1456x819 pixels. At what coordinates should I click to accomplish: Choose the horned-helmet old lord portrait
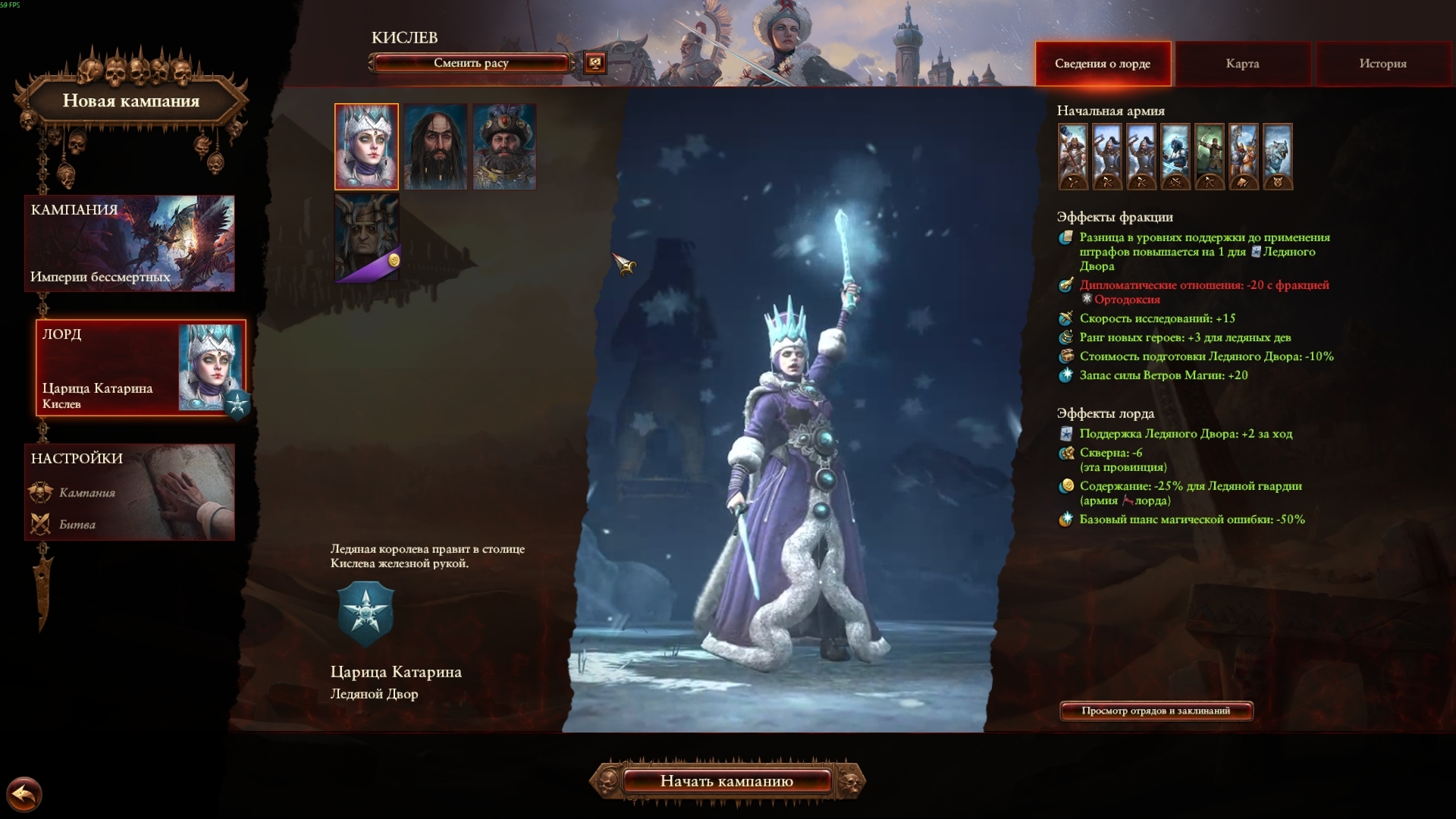pyautogui.click(x=366, y=237)
